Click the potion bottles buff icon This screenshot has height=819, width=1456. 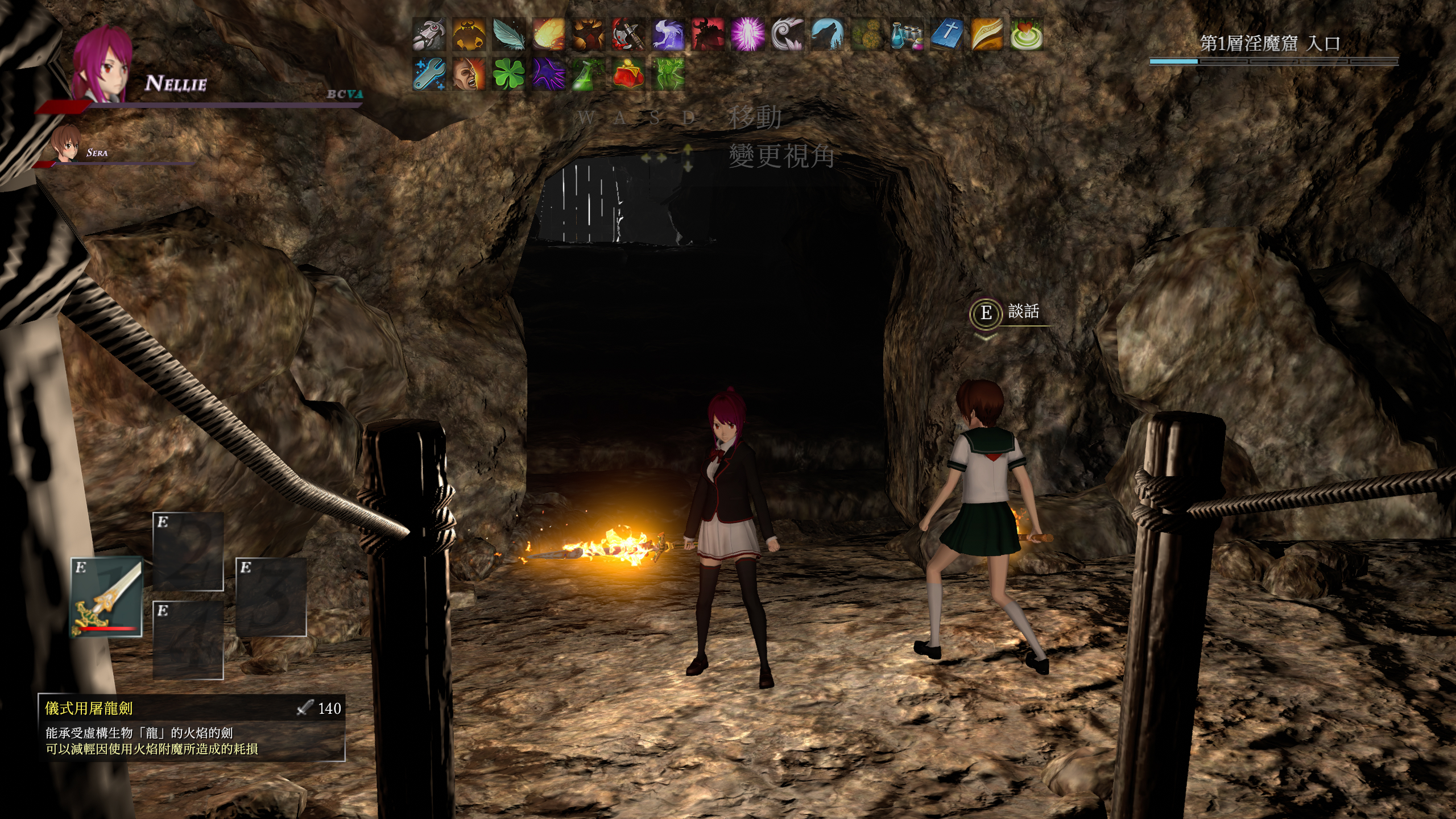coord(907,34)
